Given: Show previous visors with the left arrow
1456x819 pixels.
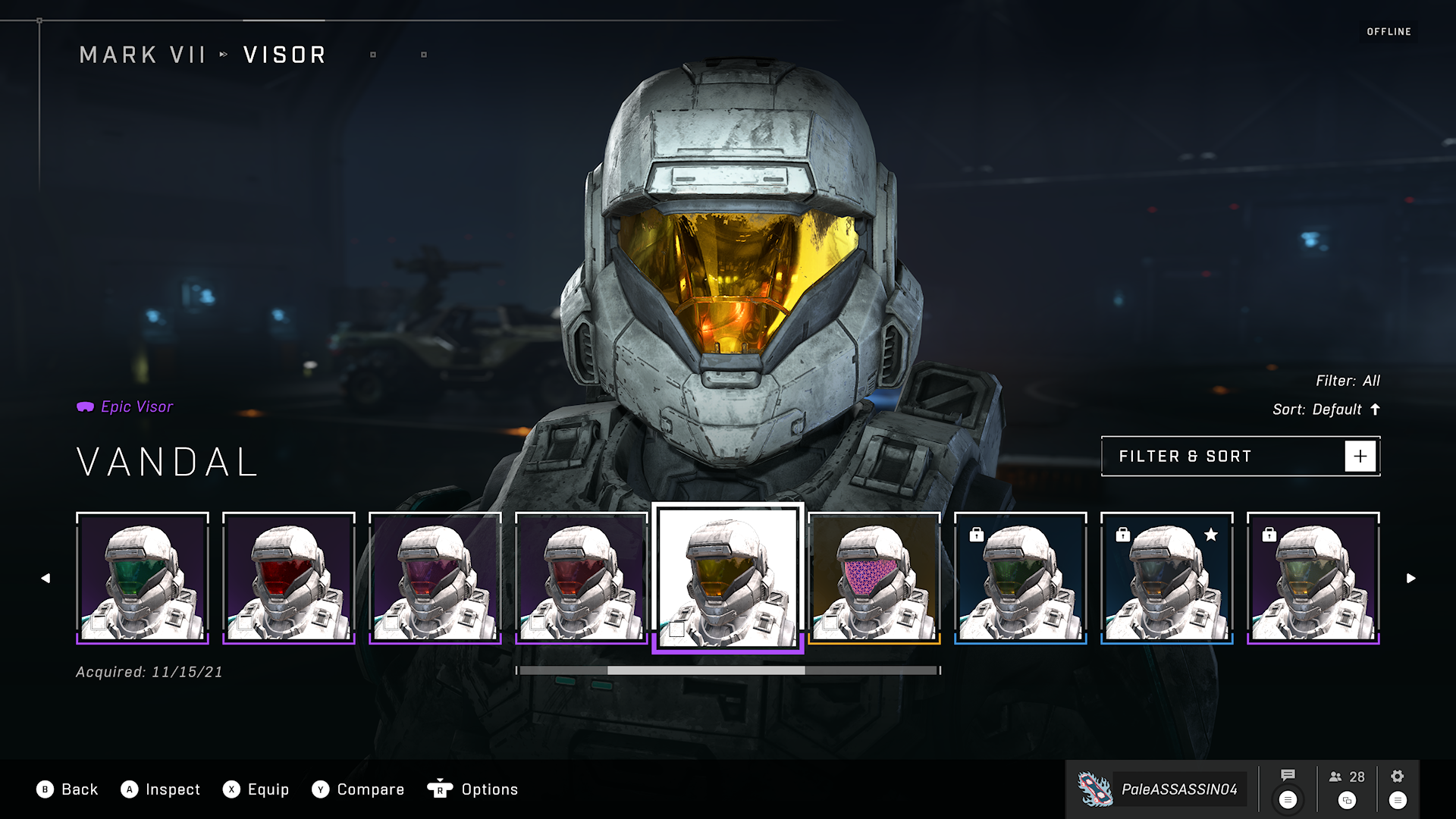Looking at the screenshot, I should (x=45, y=578).
